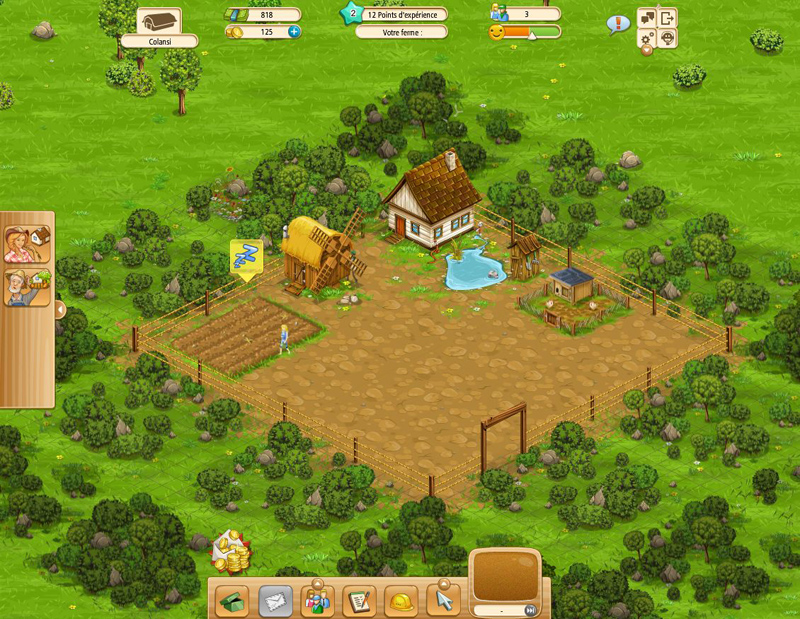Open the farmer woman house quest

coord(27,244)
